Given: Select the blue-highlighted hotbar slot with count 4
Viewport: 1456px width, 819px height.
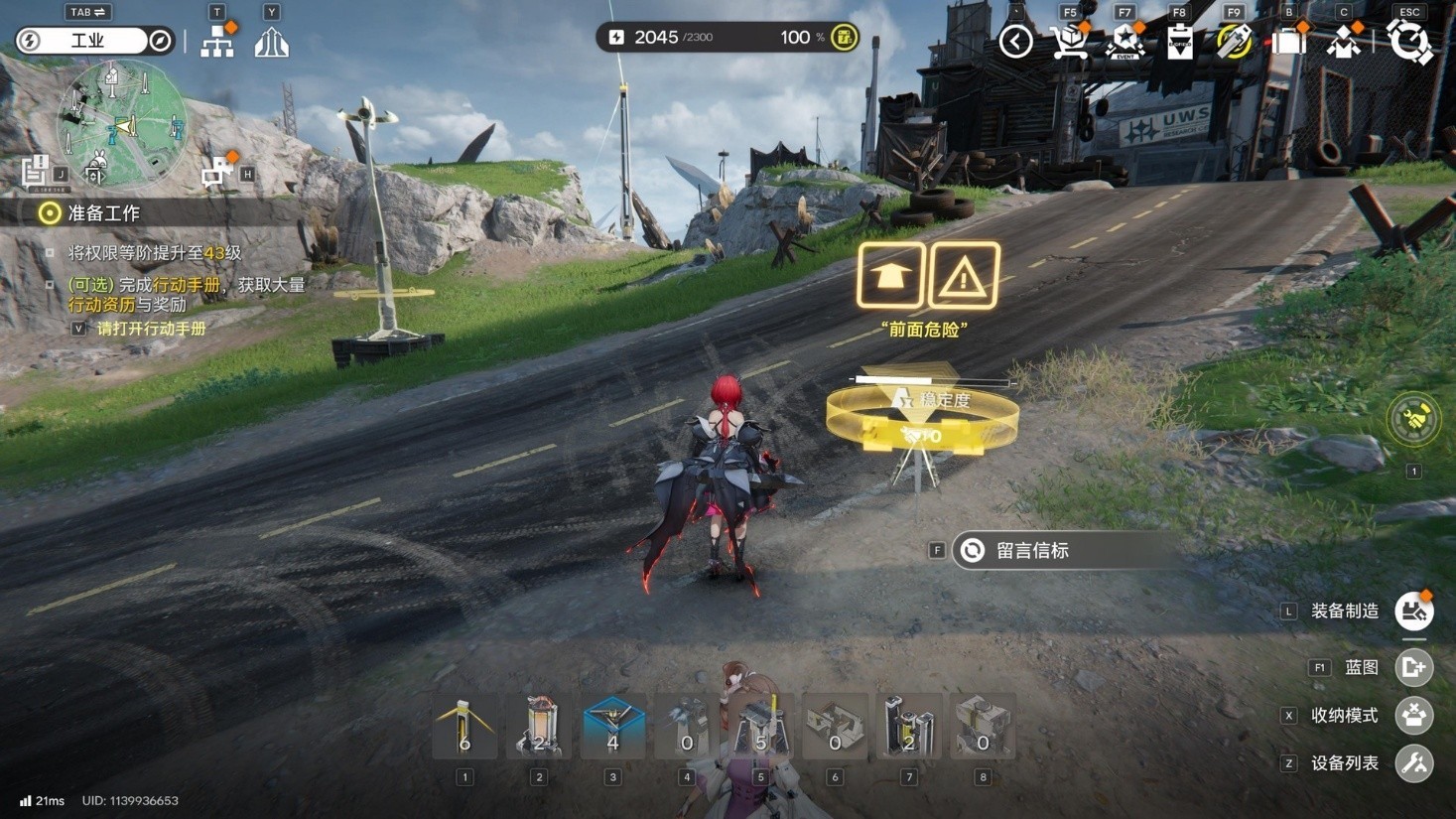Looking at the screenshot, I should pyautogui.click(x=612, y=728).
